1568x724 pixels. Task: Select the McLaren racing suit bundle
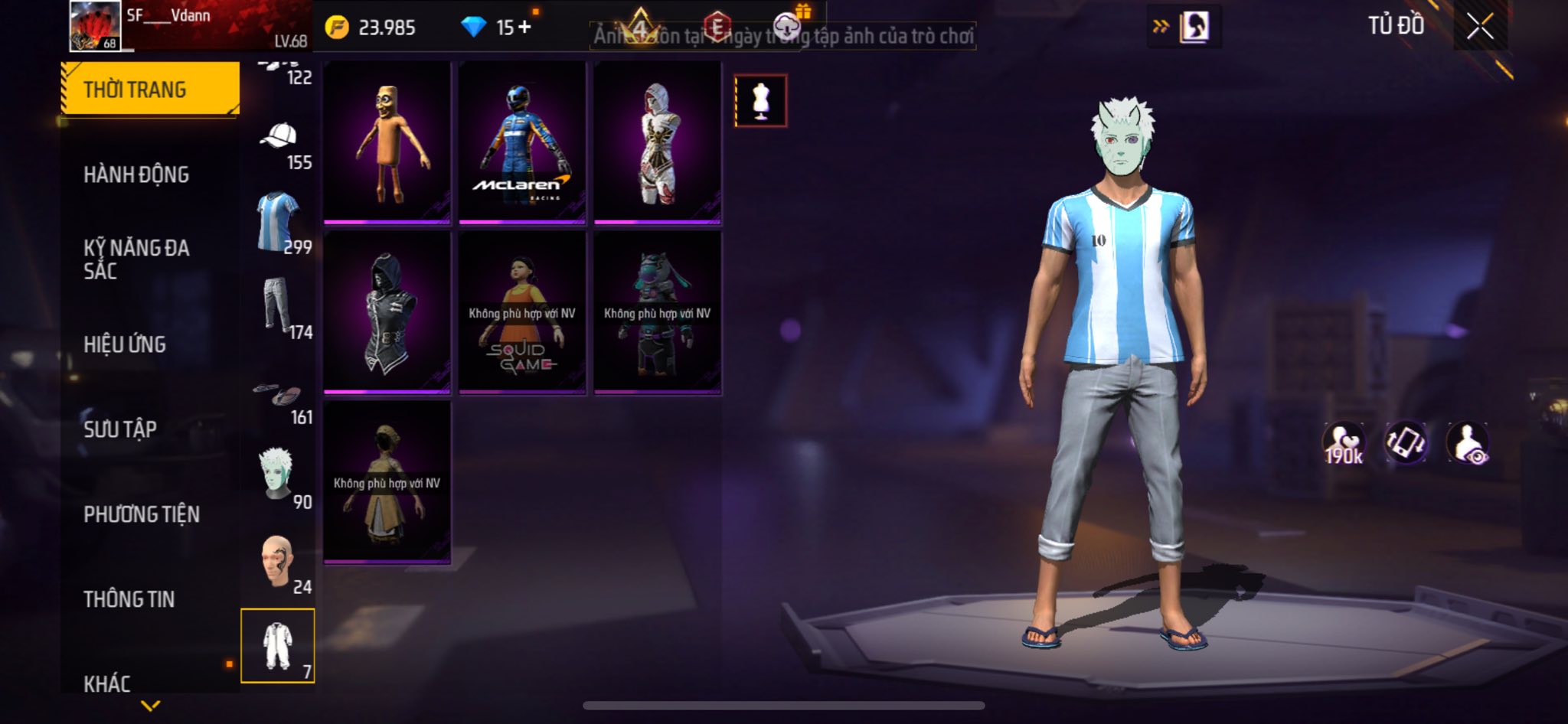[x=522, y=142]
